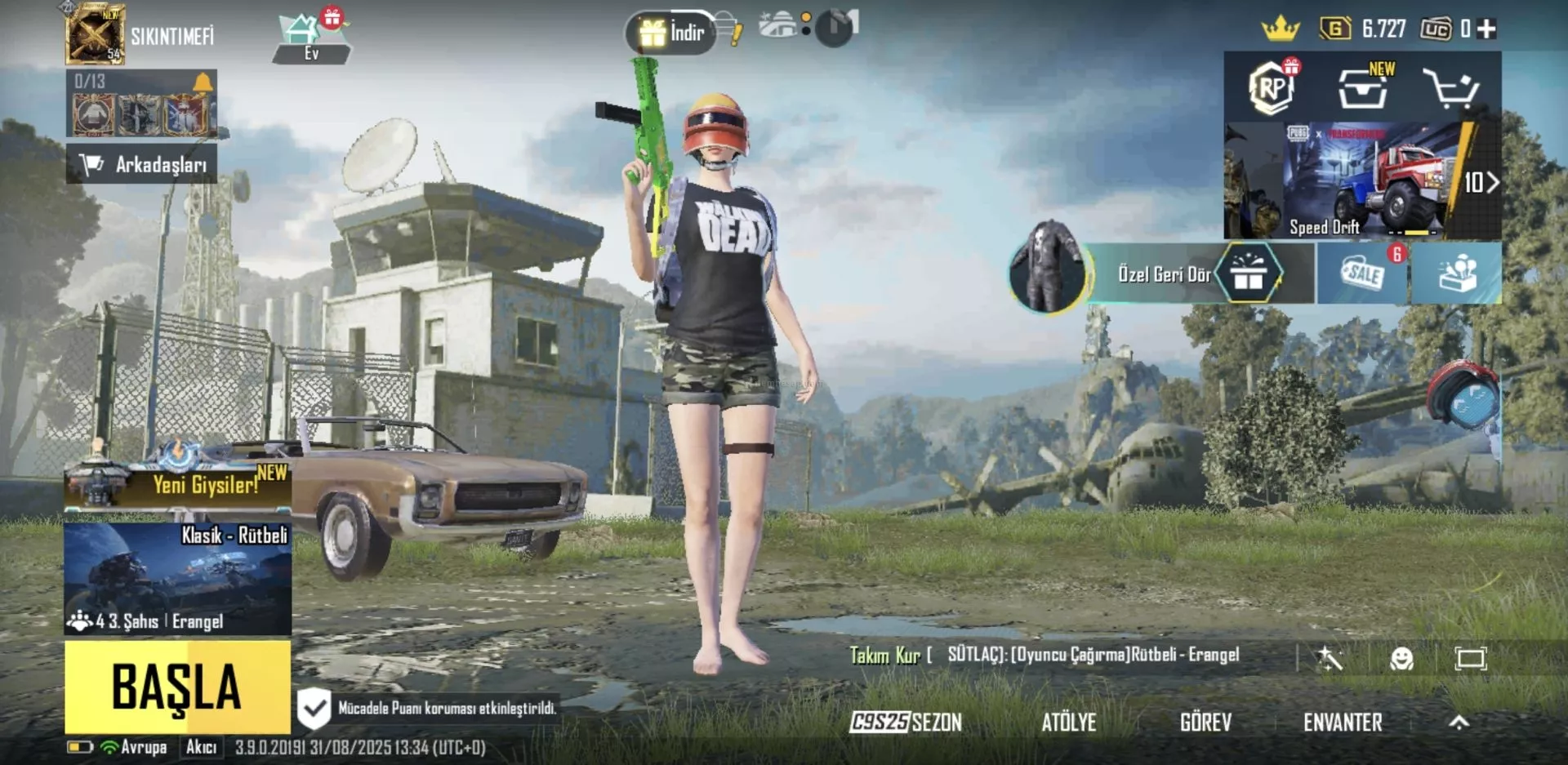Open the Arkadaşları friends list
The image size is (1568, 765).
[142, 164]
